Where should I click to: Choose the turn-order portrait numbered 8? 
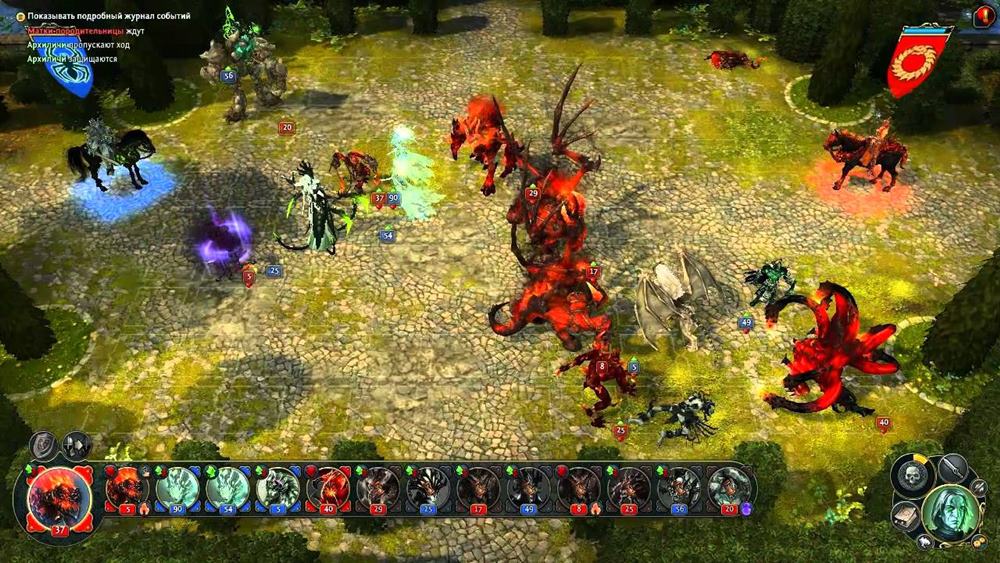[578, 489]
